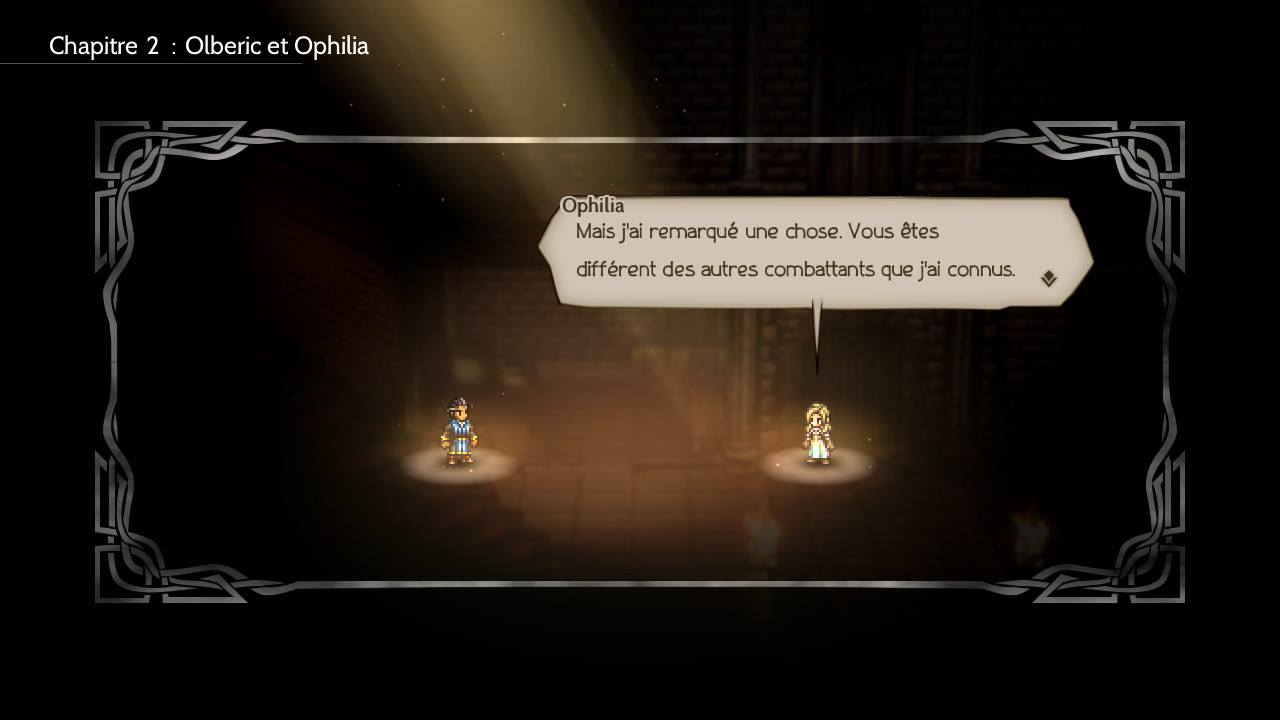
Task: Click the underline beneath the chapter title
Action: click(x=150, y=64)
